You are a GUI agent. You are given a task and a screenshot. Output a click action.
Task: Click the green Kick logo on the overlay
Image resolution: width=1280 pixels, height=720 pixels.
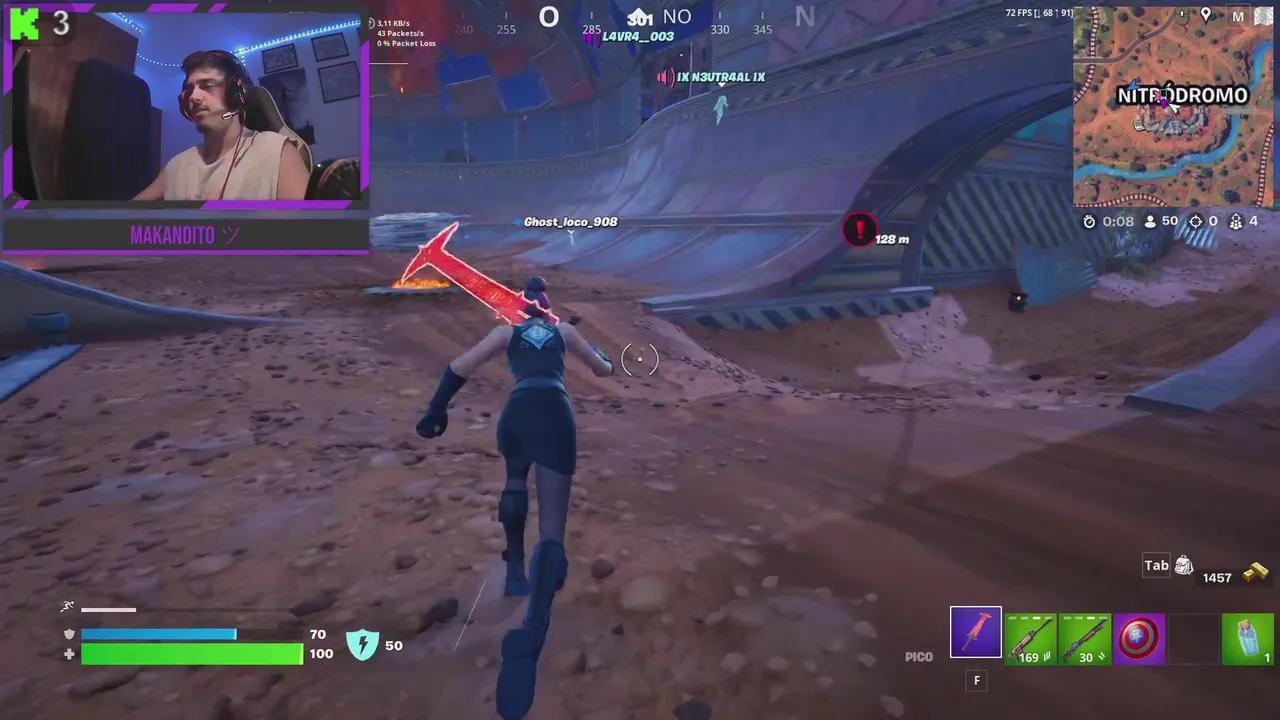coord(24,24)
